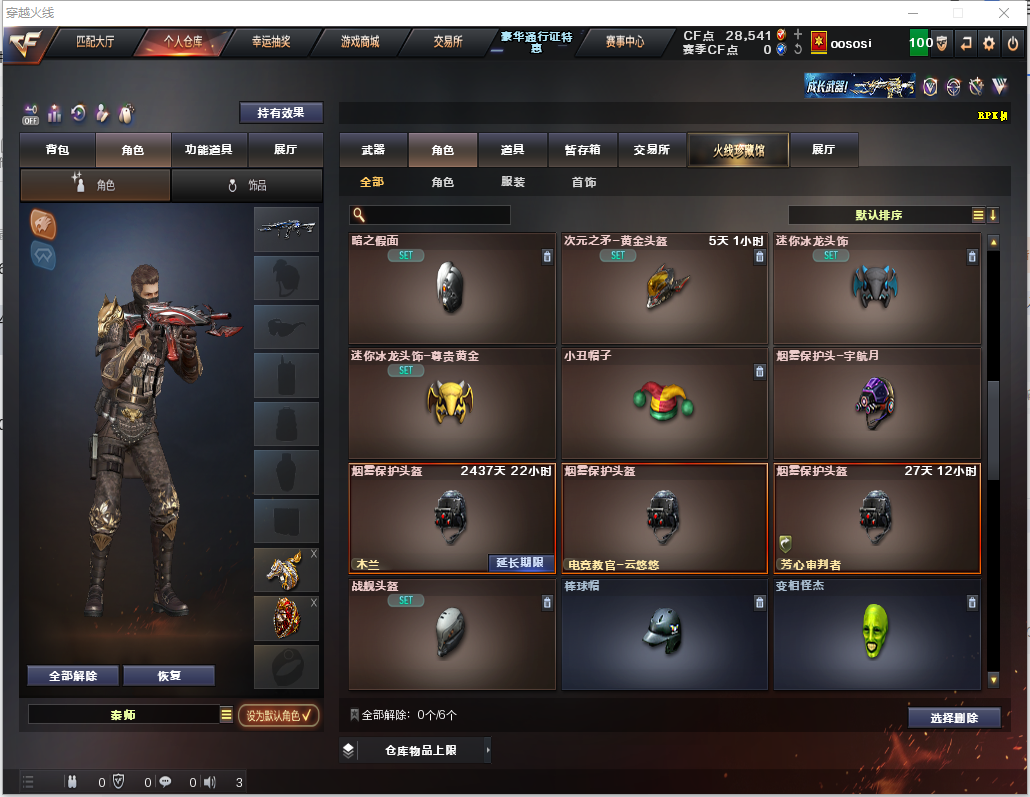Click 延长期限 to extend duration

coord(520,563)
